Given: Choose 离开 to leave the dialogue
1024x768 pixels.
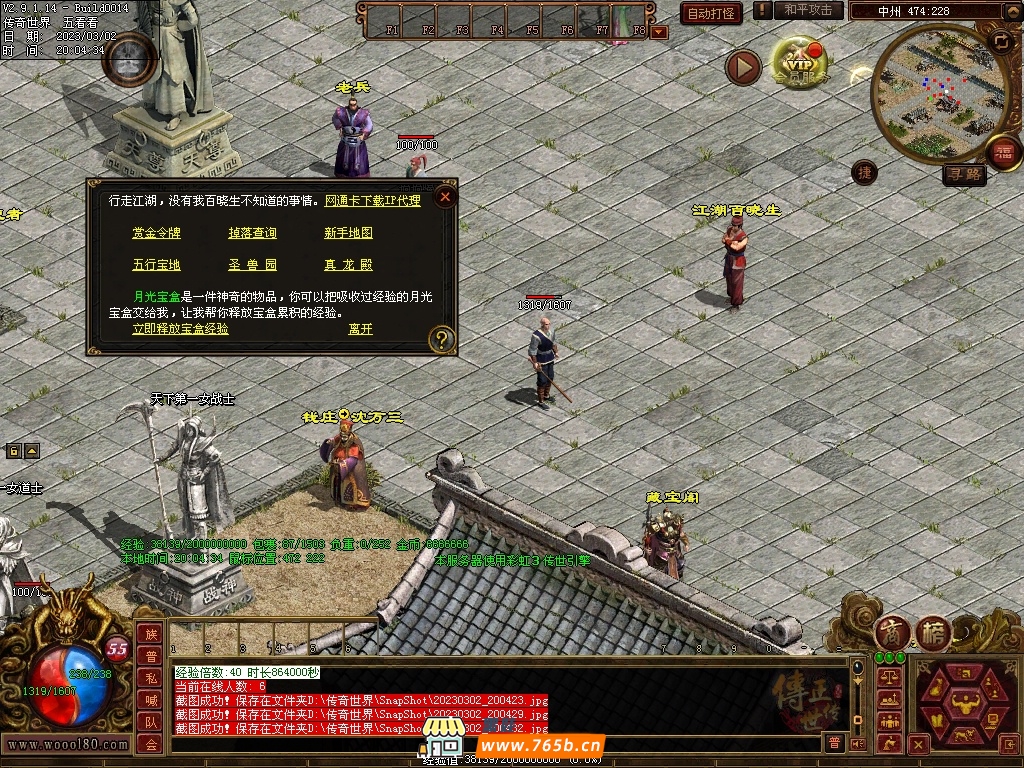Looking at the screenshot, I should (x=360, y=328).
